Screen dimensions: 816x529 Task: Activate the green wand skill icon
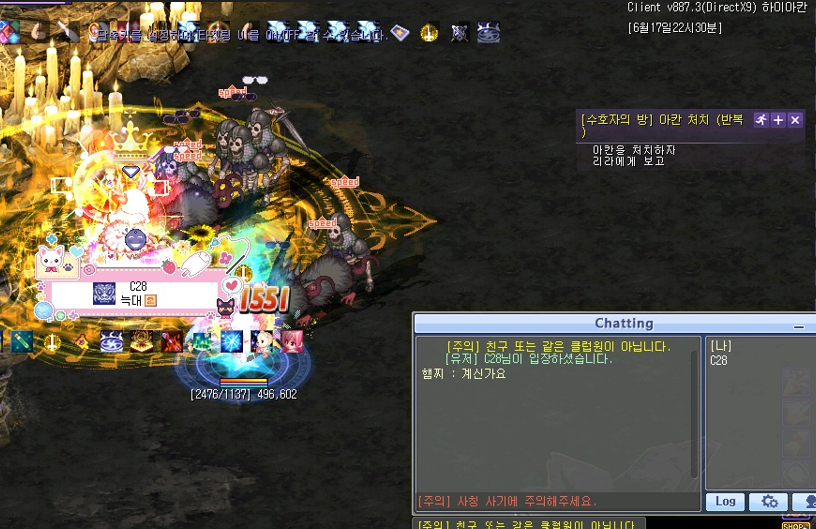(x=21, y=341)
